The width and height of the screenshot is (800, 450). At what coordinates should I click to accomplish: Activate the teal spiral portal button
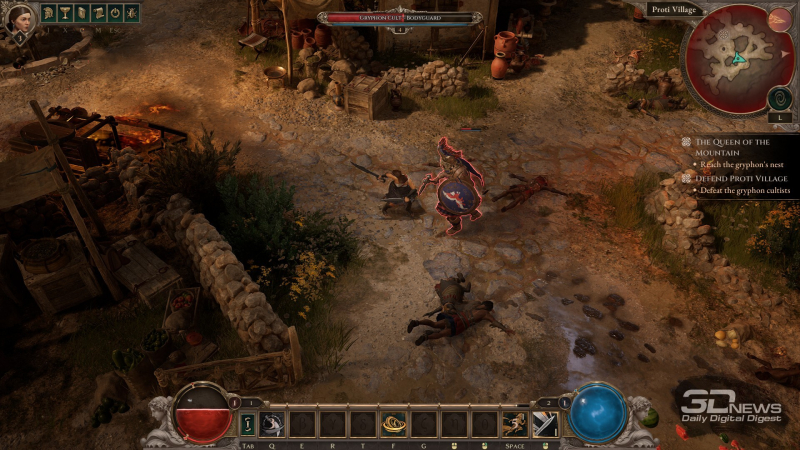coord(780,98)
